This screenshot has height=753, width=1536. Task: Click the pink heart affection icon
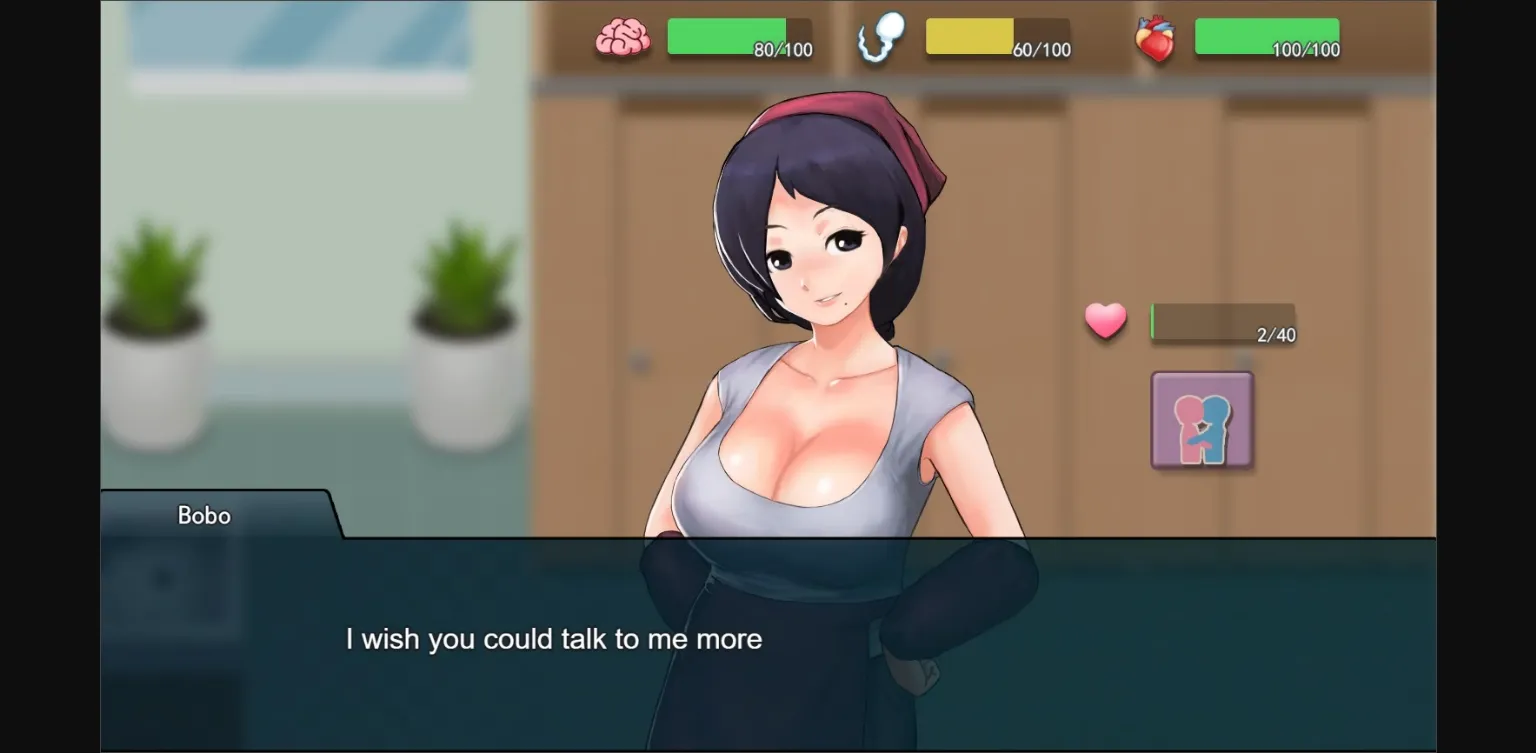coord(1105,322)
